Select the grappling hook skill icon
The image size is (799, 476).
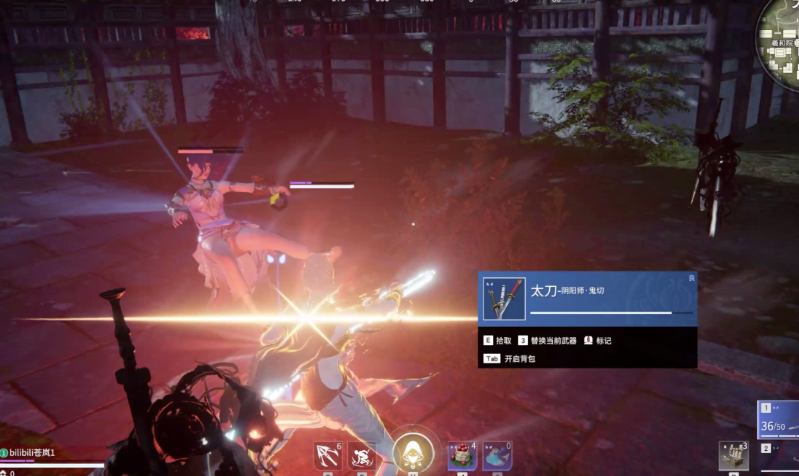click(x=328, y=456)
